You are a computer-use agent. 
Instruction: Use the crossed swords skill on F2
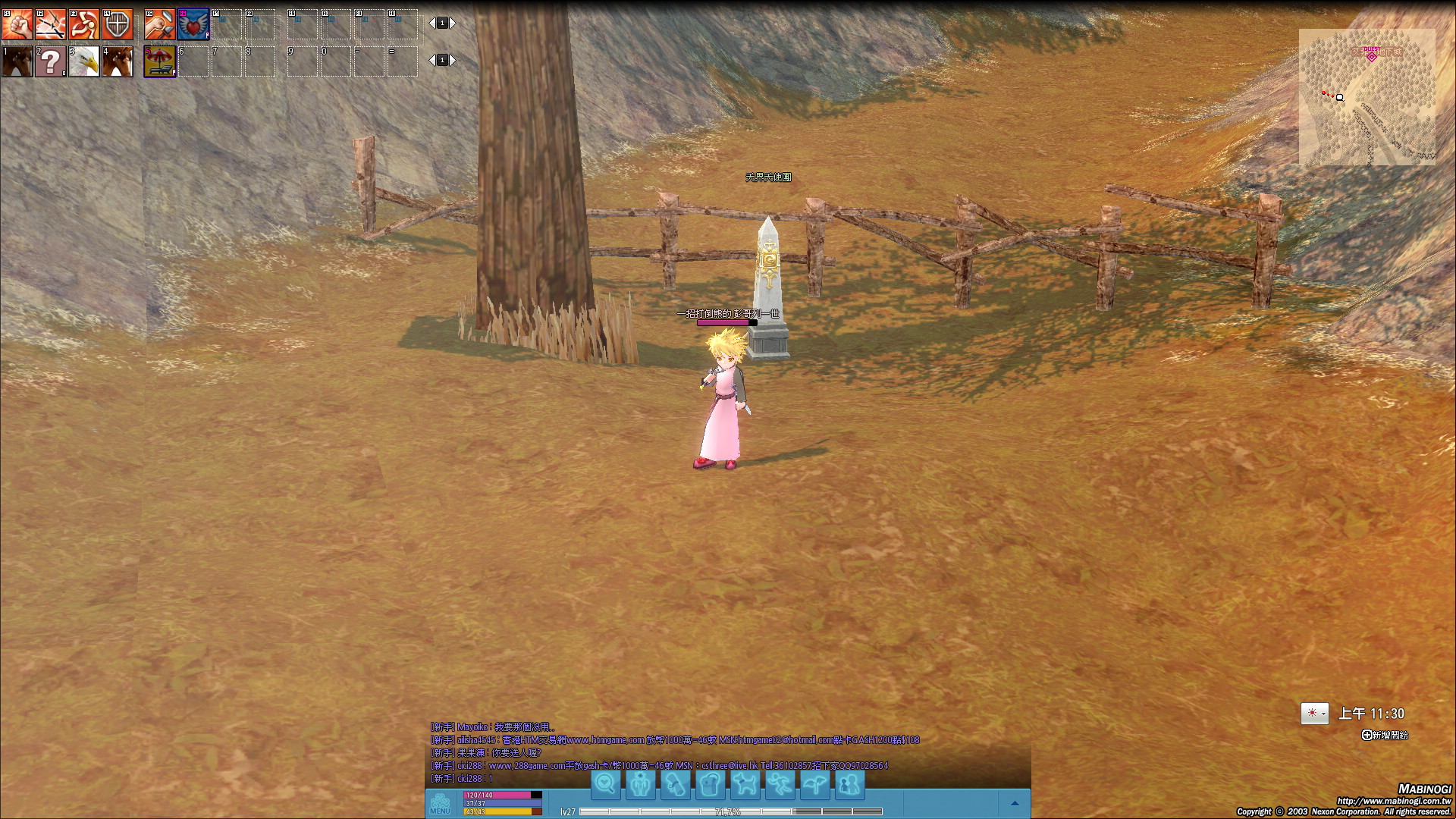pos(51,24)
